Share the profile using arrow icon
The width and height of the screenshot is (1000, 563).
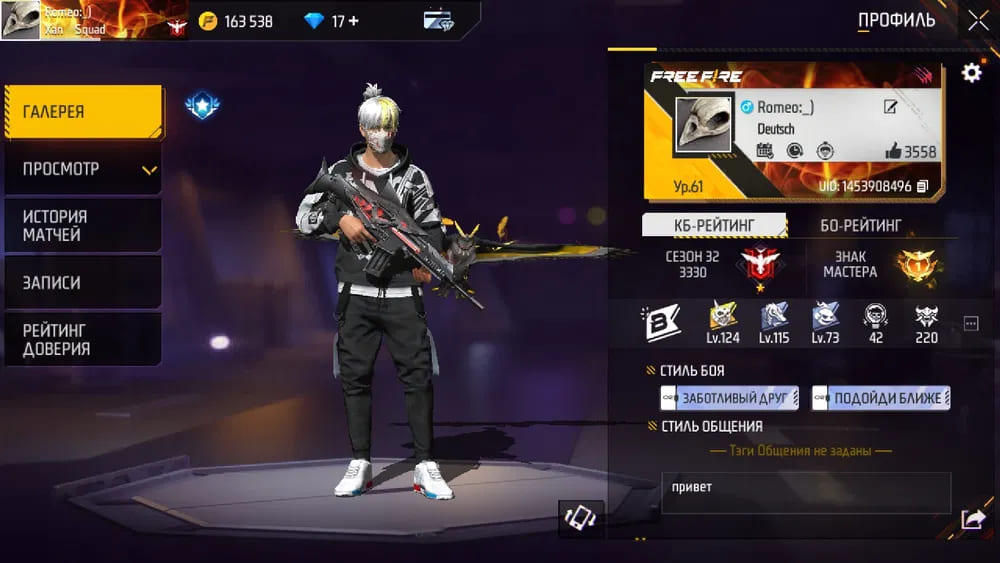972,519
